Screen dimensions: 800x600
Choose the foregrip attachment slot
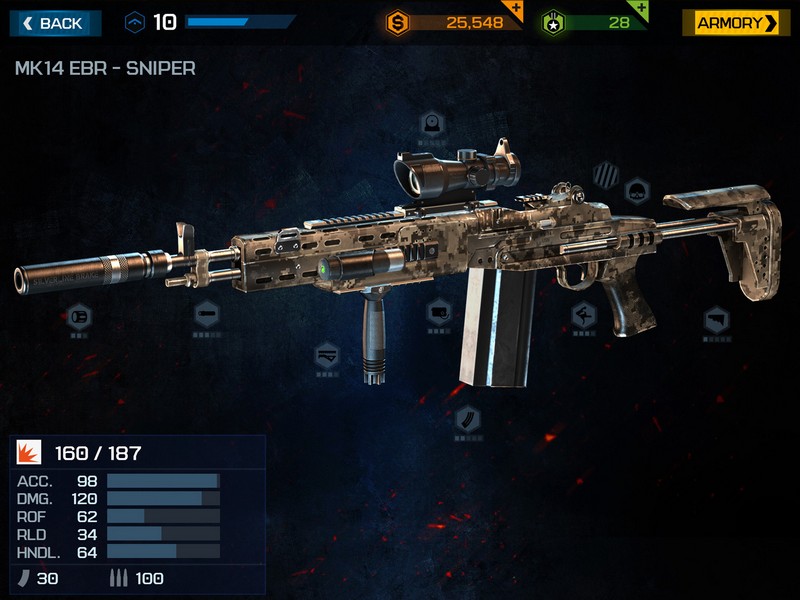[327, 355]
